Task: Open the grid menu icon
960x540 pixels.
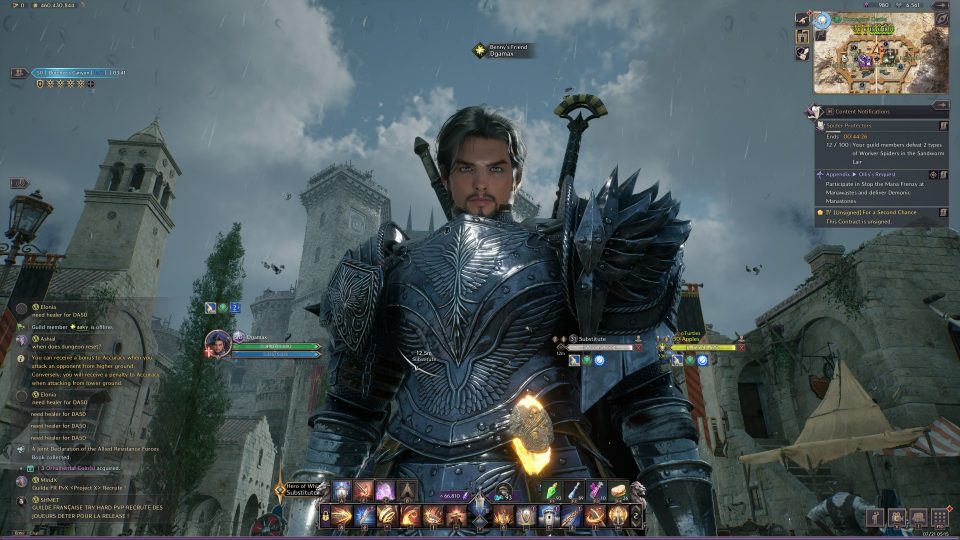Action: [939, 516]
